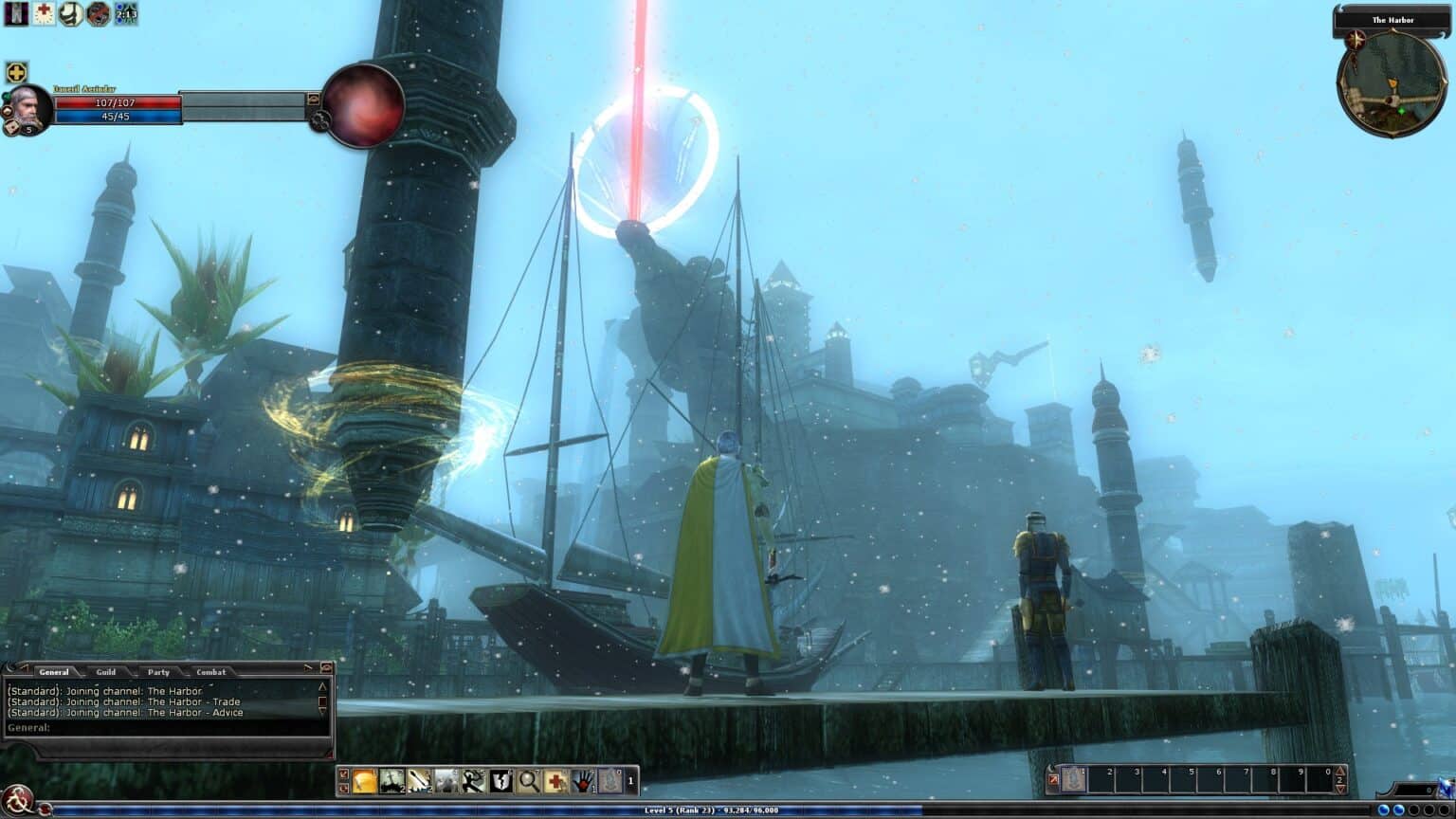Open the Guild chat tab

105,672
